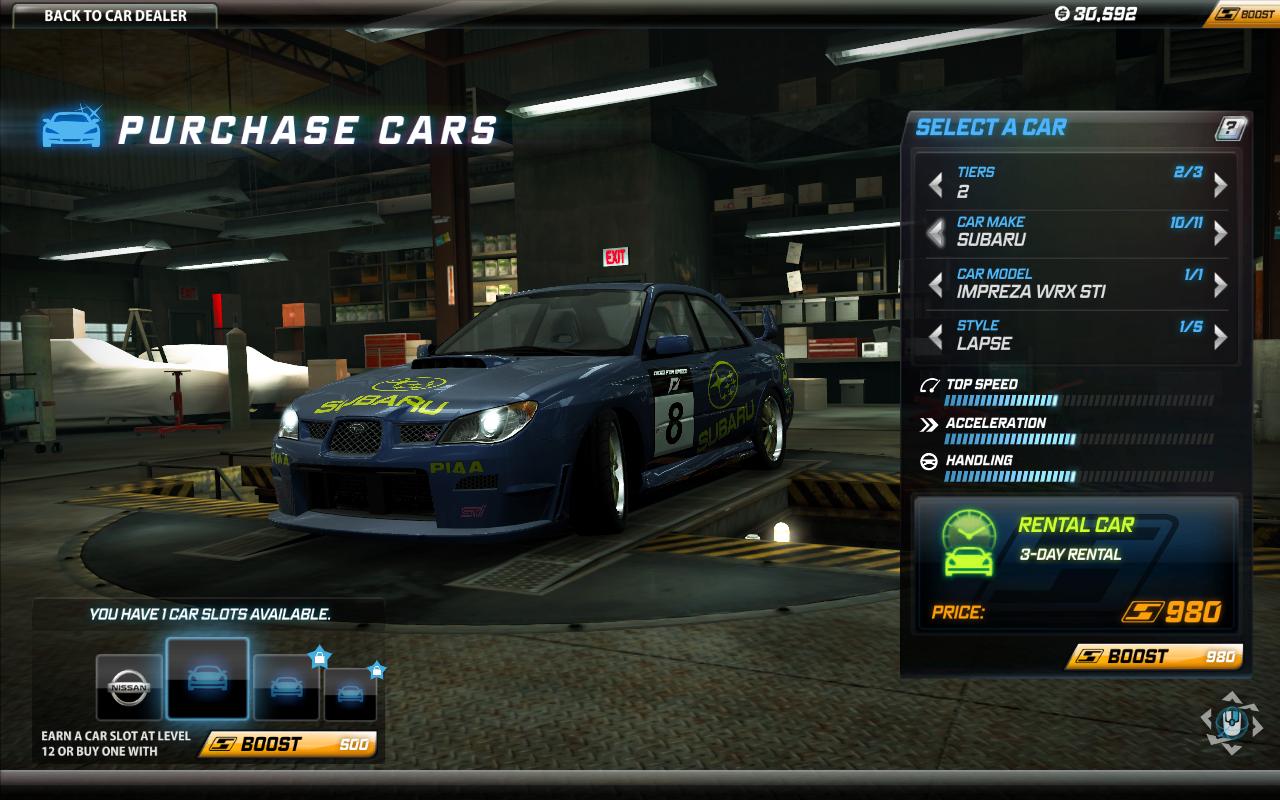Viewport: 1280px width, 800px height.
Task: Select previous car model arrow
Action: pyautogui.click(x=936, y=285)
